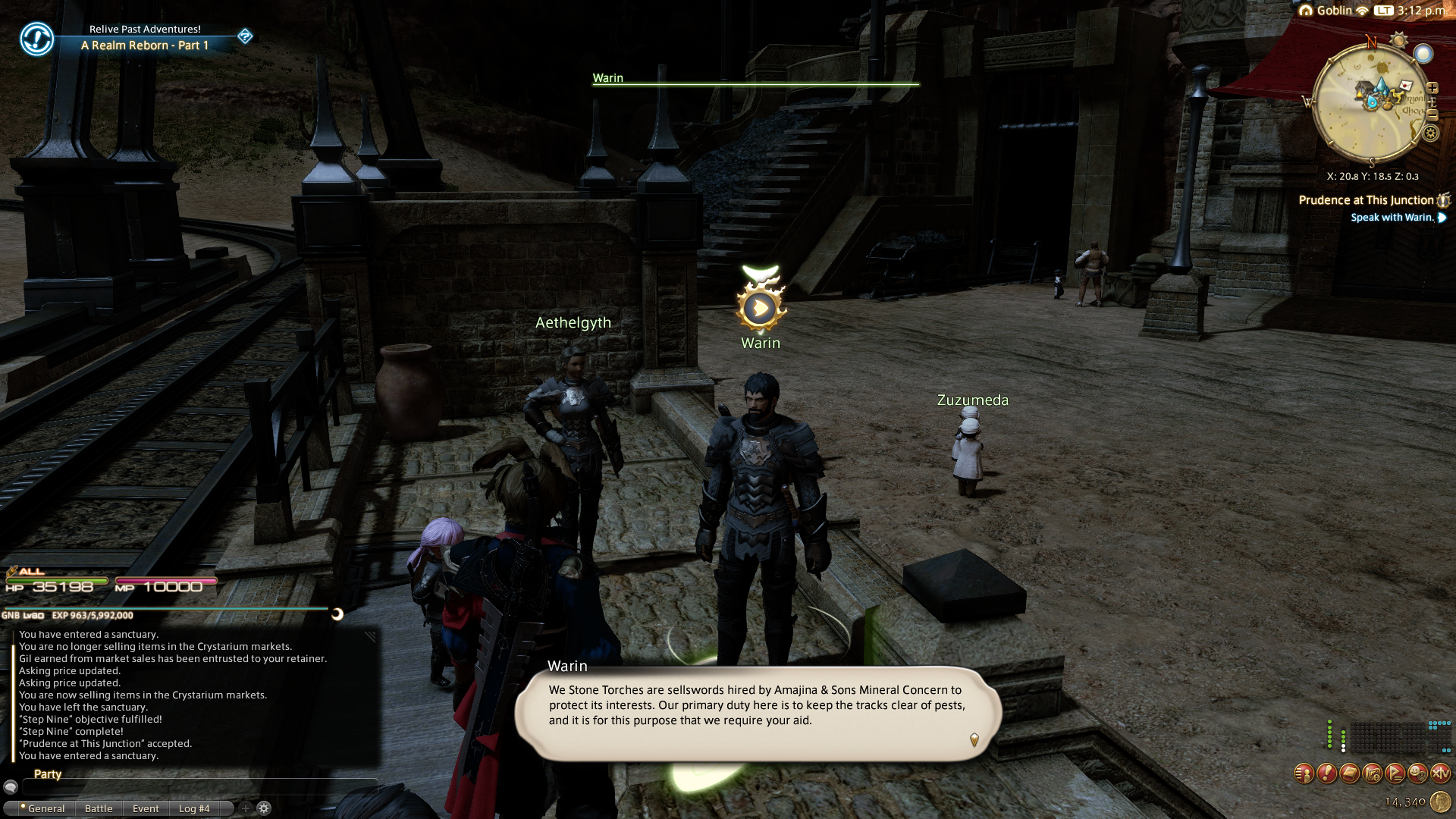Advance Warin's dialogue with the arrow
This screenshot has height=819, width=1456.
(974, 739)
